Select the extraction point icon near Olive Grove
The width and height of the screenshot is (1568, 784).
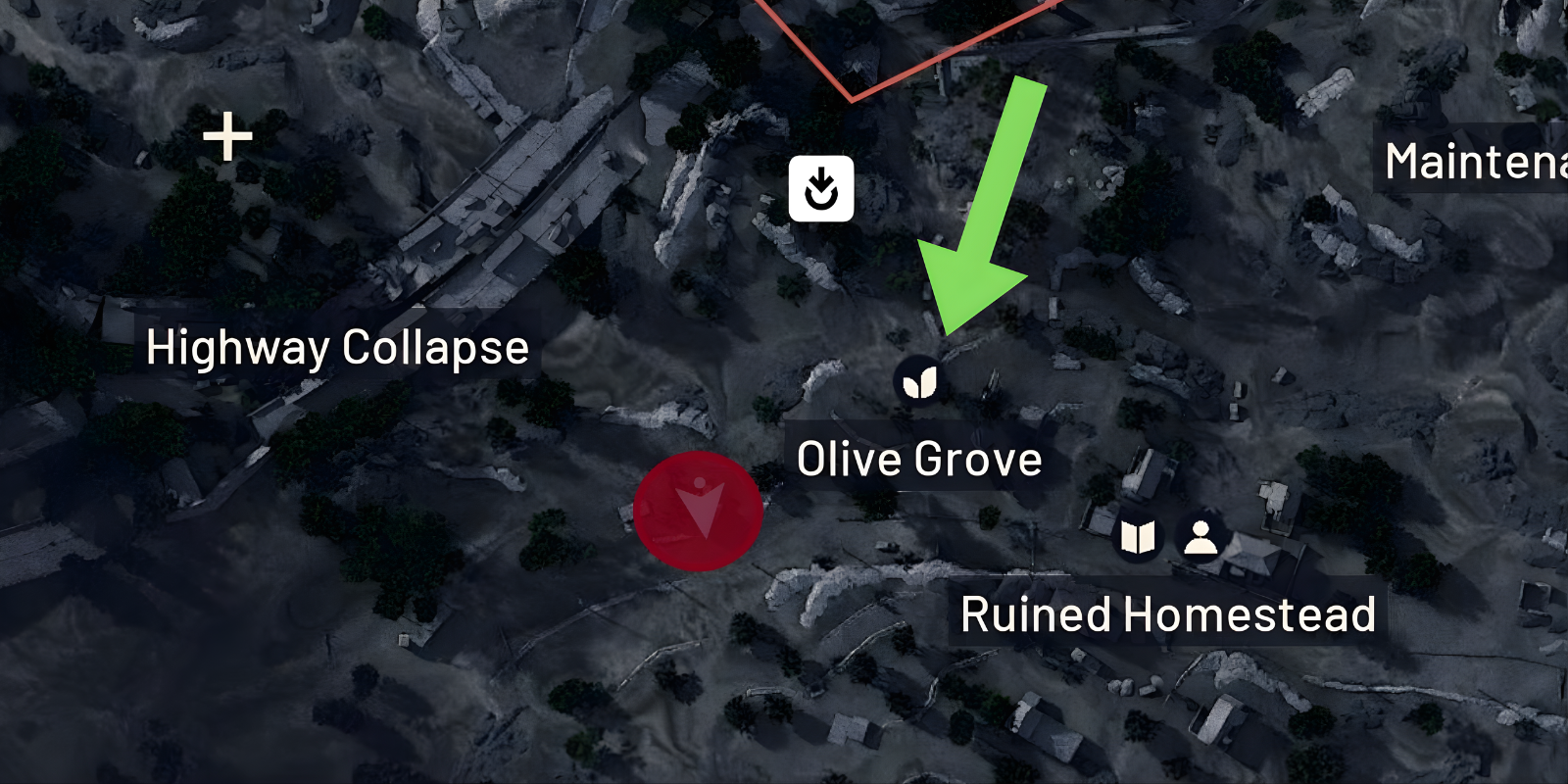click(x=823, y=189)
